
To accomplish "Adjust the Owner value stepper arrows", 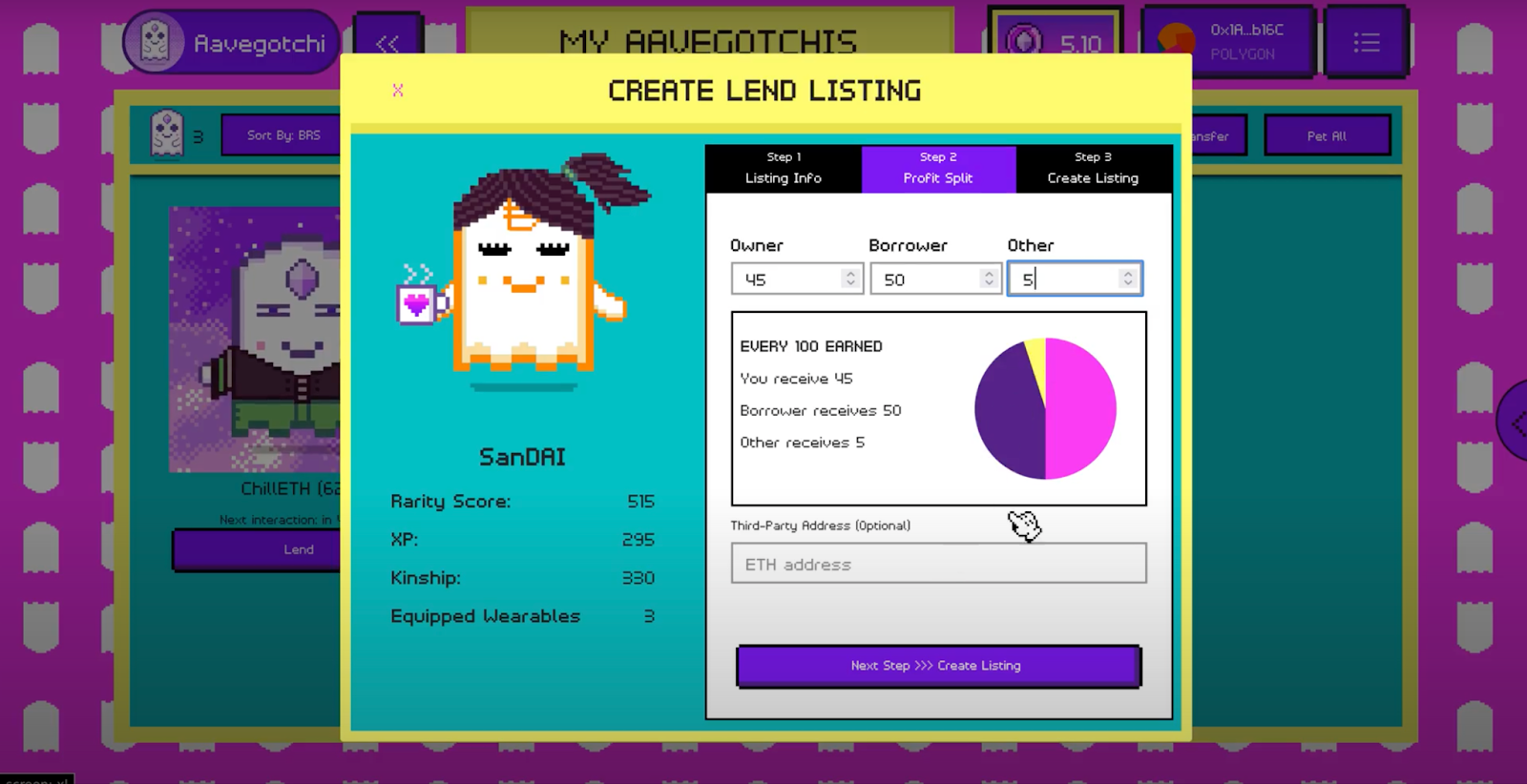I will point(850,279).
